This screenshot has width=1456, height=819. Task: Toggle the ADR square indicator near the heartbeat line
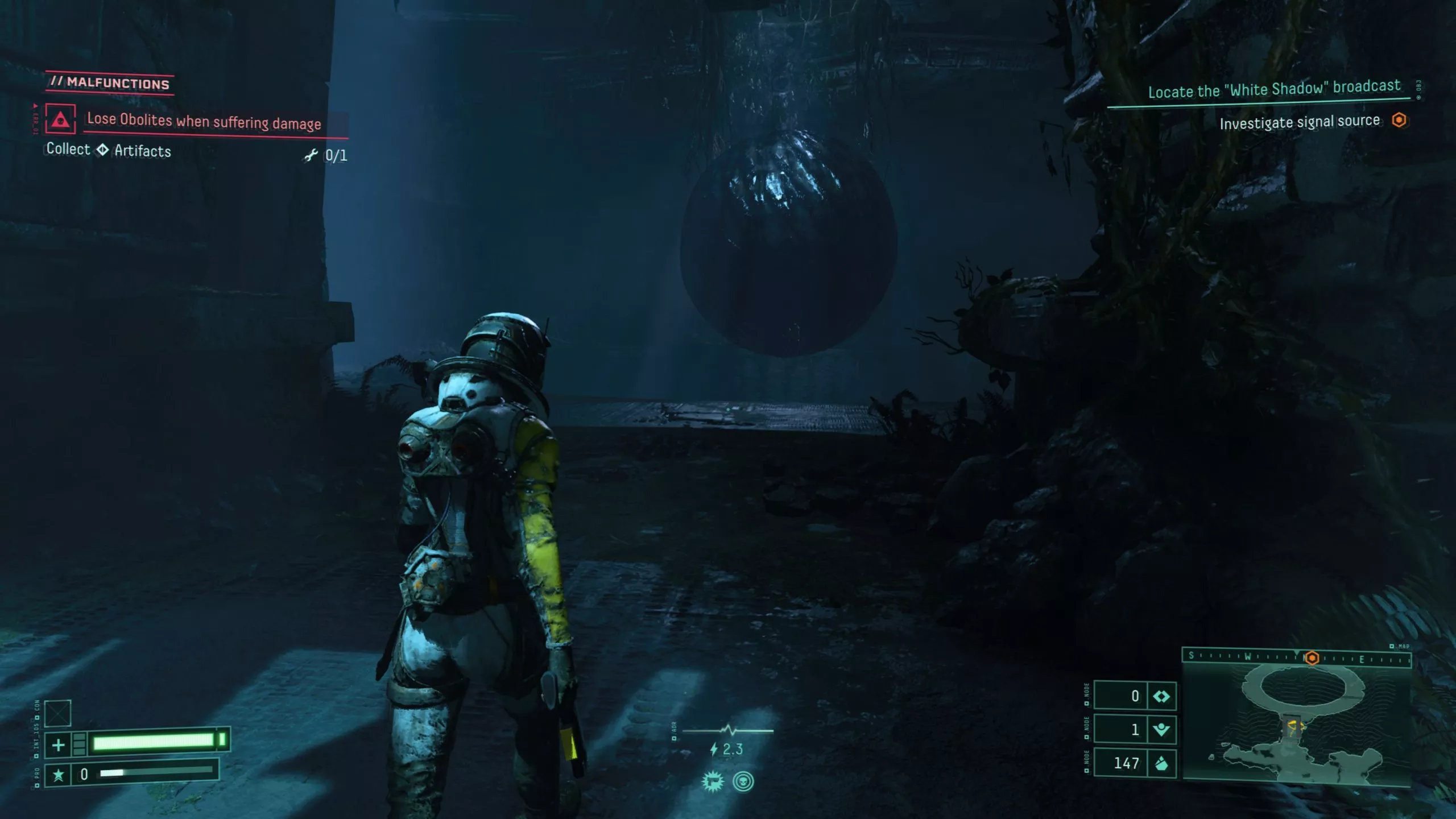coord(674,738)
